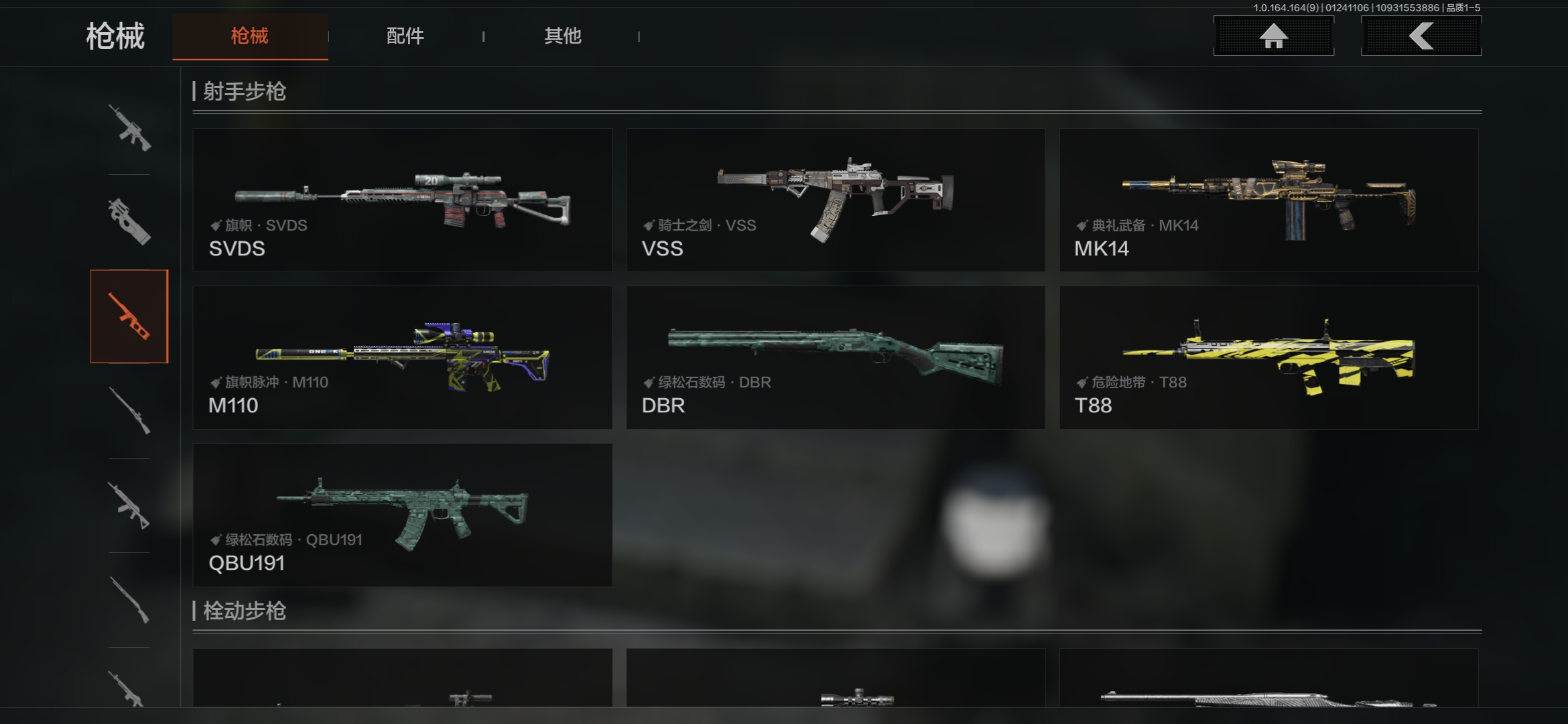The height and width of the screenshot is (724, 1568).
Task: Return to the home screen
Action: coord(1273,36)
